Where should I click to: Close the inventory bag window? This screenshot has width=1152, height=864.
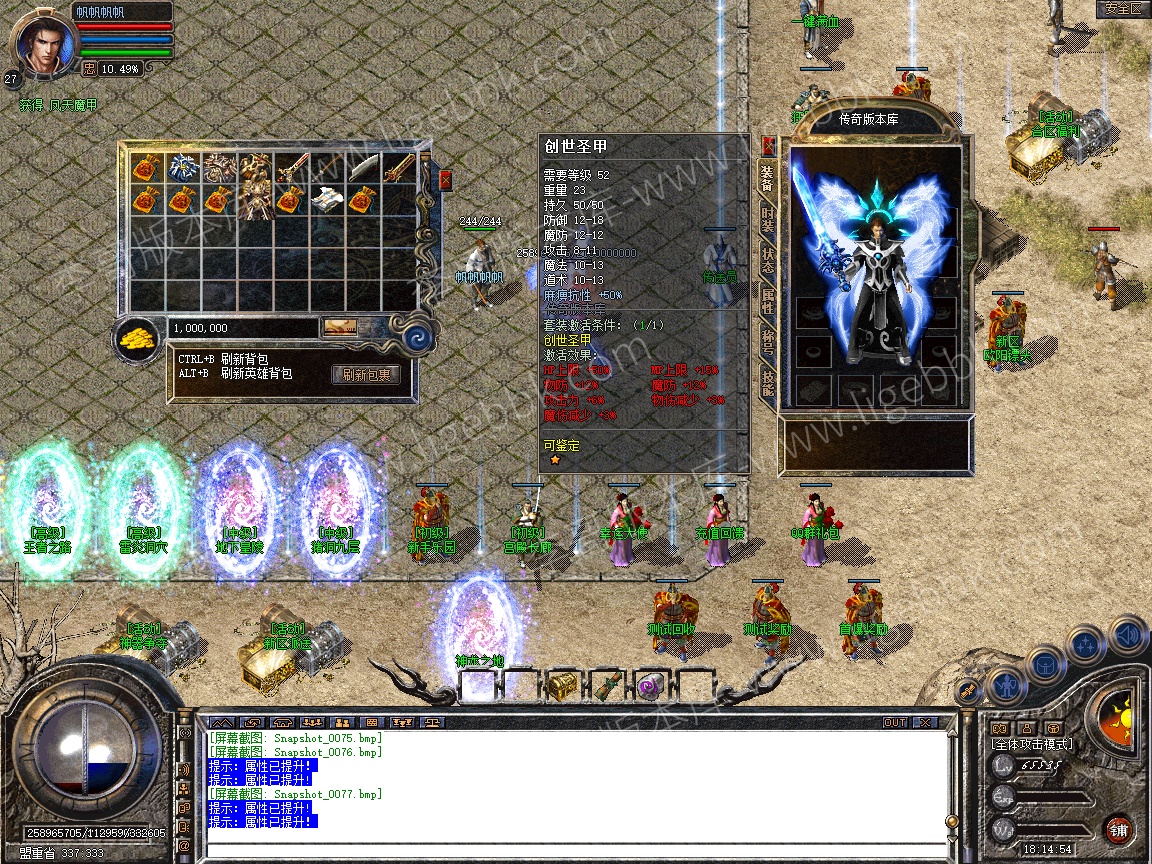point(445,180)
